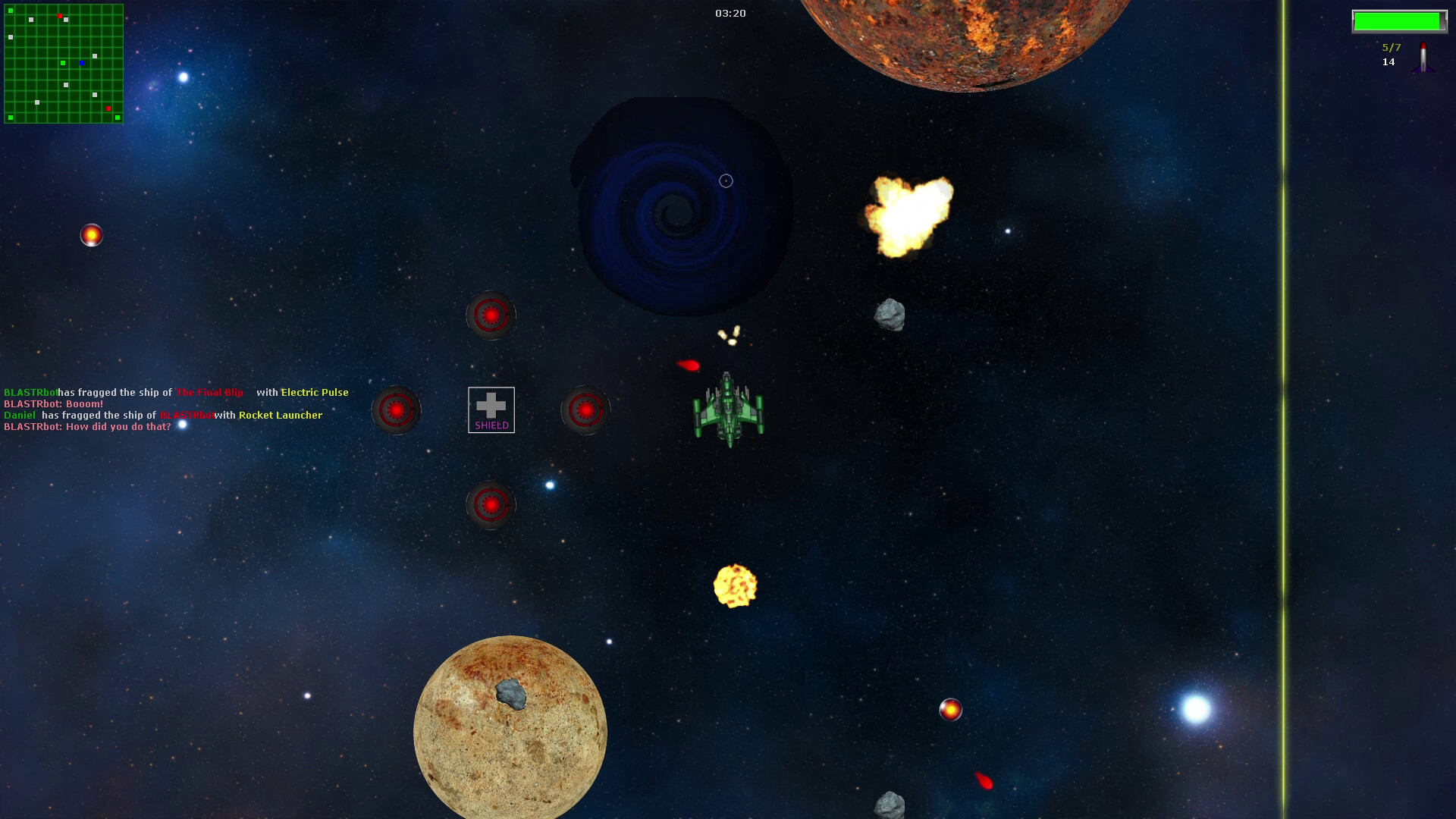Screen dimensions: 1456x819
Task: Click the yellow boundary line on the right
Action: tap(1284, 409)
